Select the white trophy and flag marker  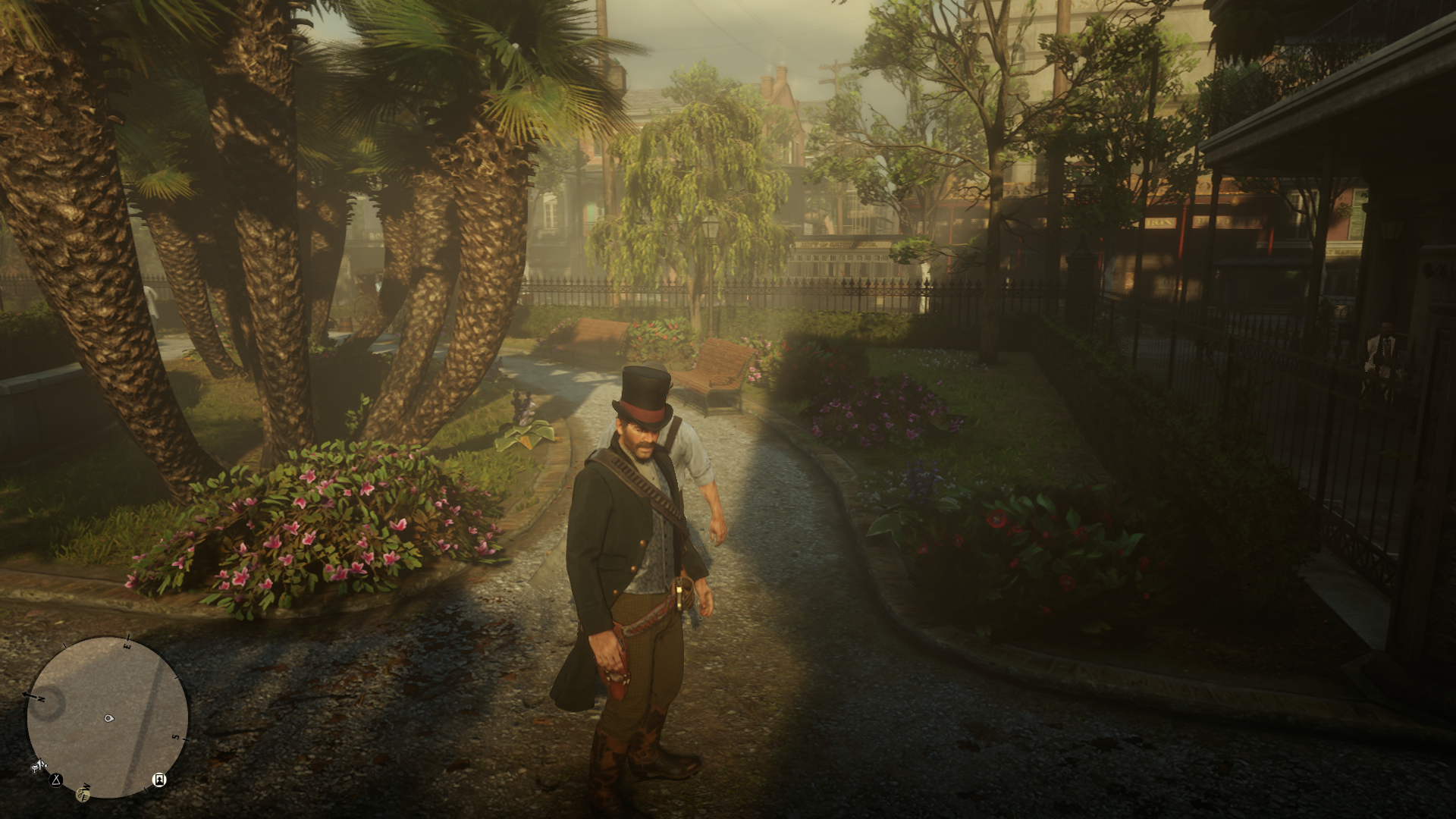click(x=38, y=767)
